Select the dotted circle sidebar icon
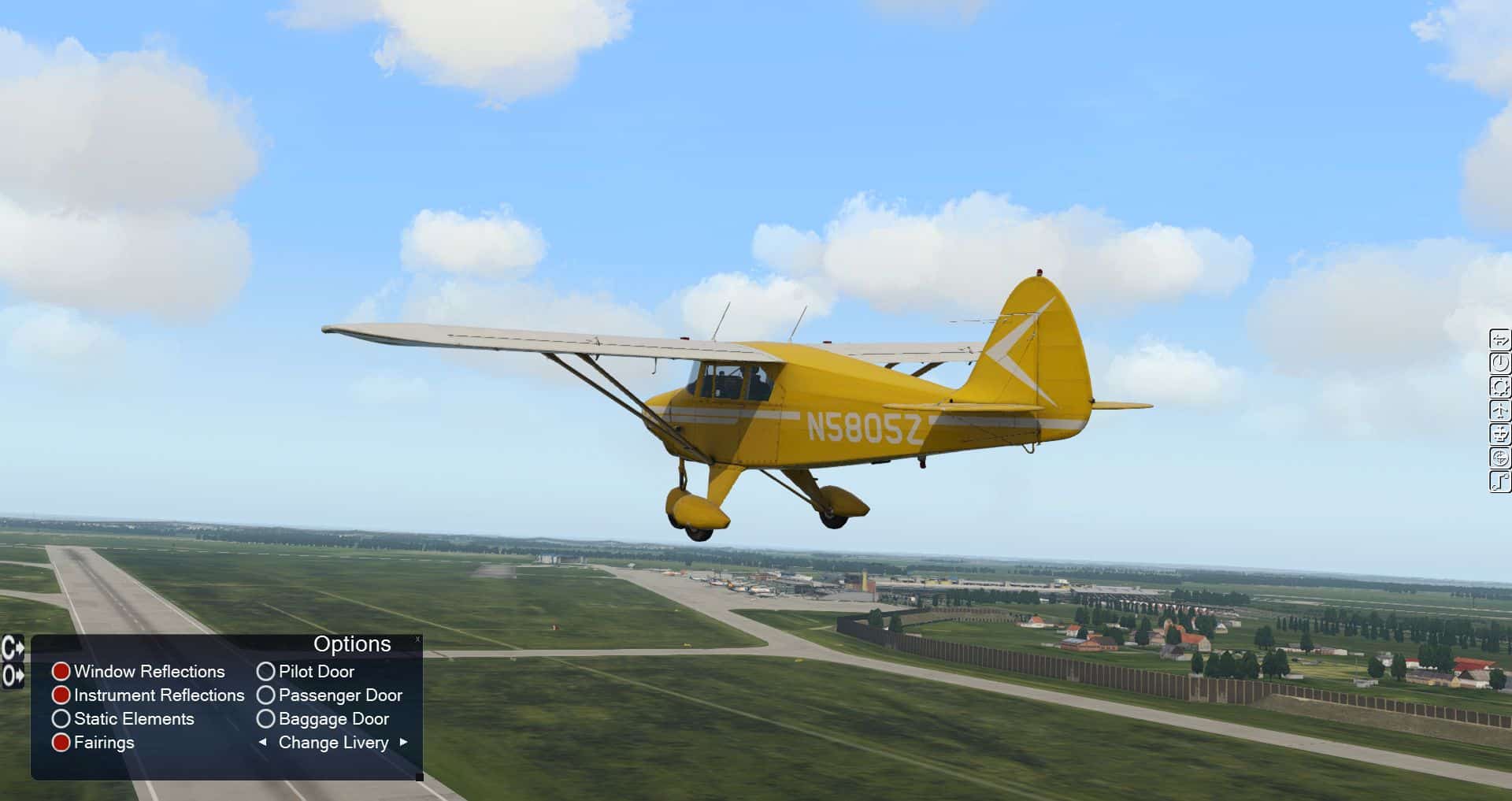Screen dimensions: 1512x801 click(1500, 387)
